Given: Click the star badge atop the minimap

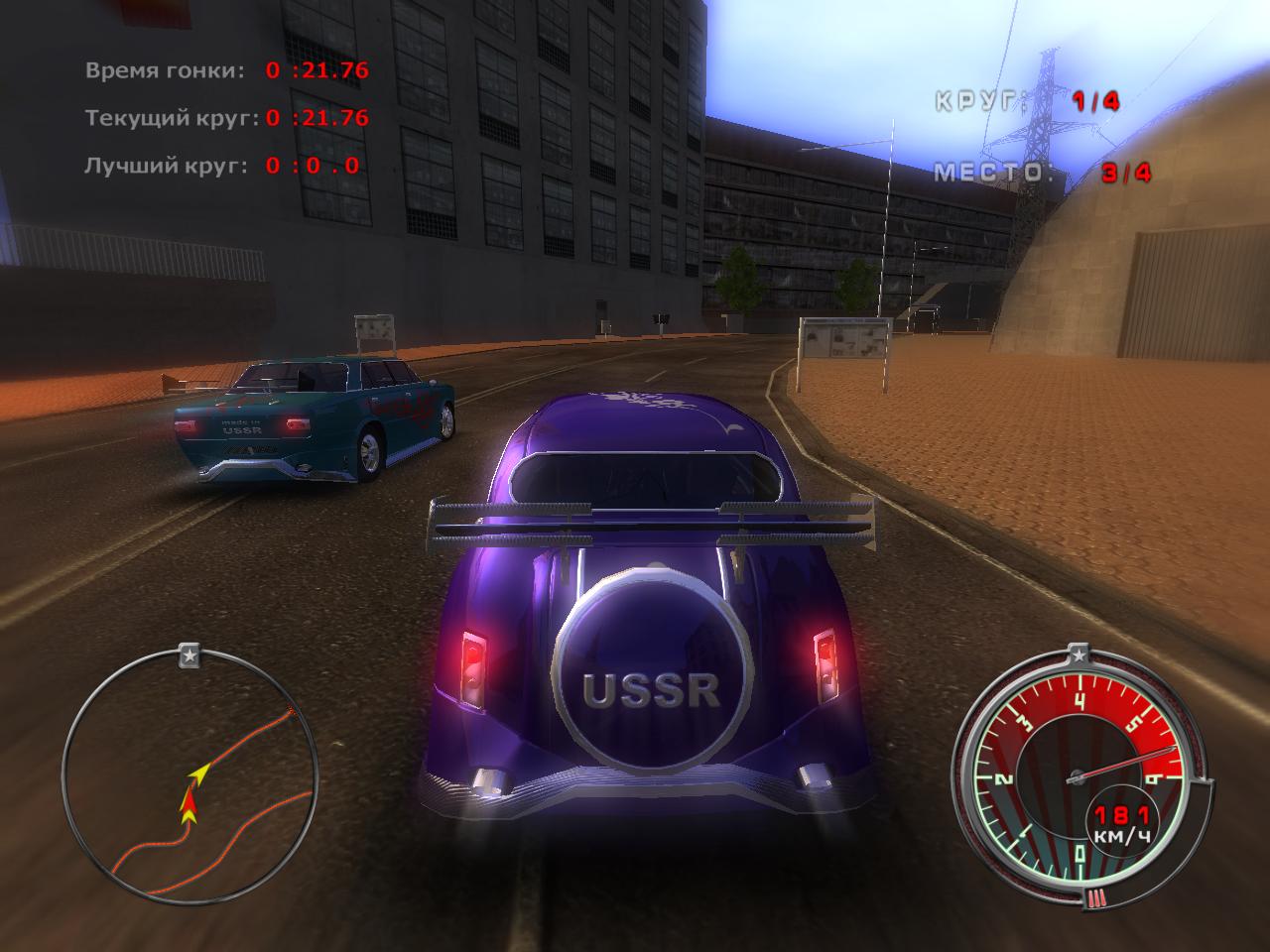Looking at the screenshot, I should [x=190, y=654].
